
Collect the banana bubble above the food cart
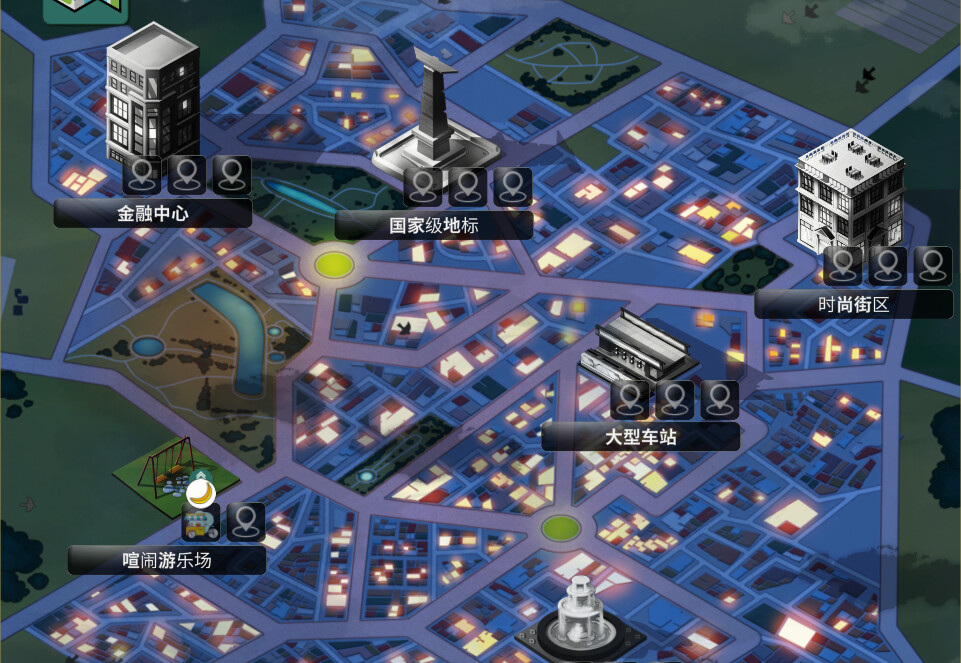(x=201, y=493)
